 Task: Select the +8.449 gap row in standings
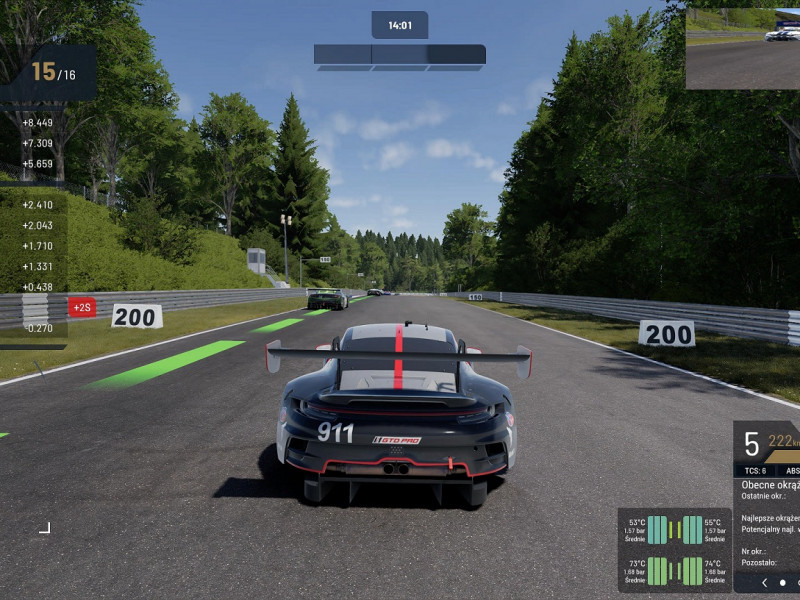tap(37, 123)
